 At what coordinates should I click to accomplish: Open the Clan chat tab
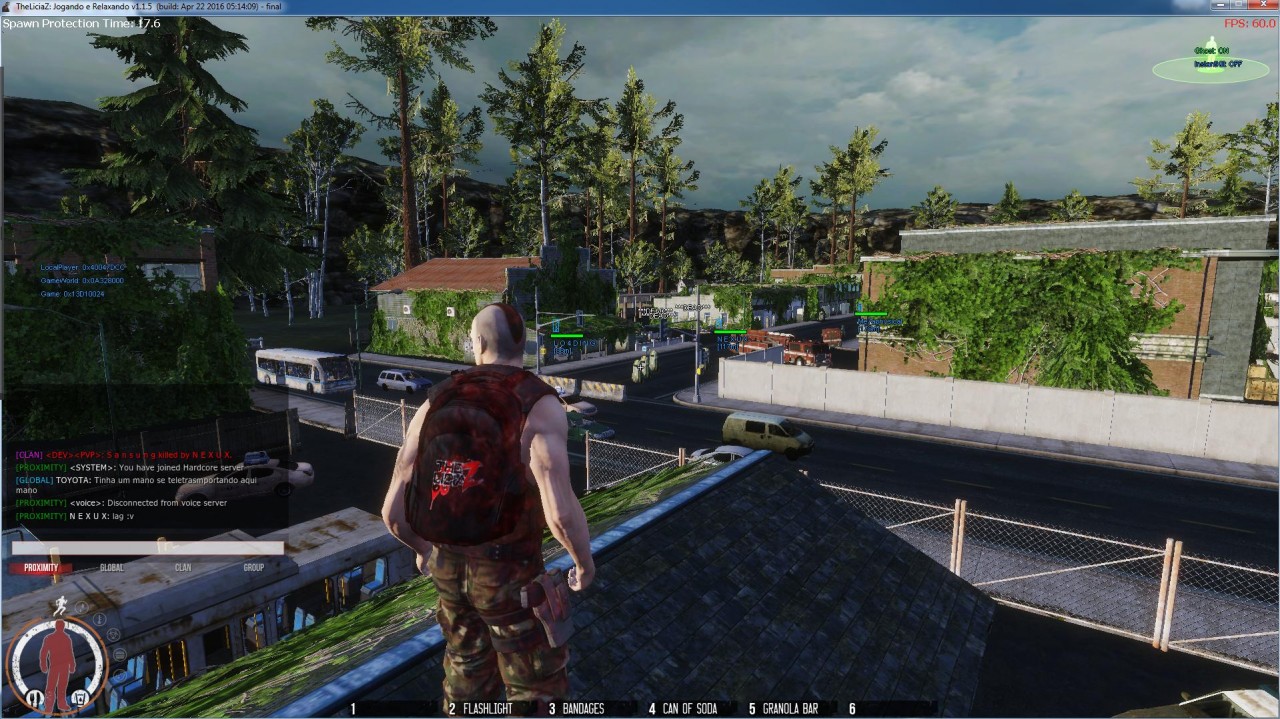pos(183,568)
